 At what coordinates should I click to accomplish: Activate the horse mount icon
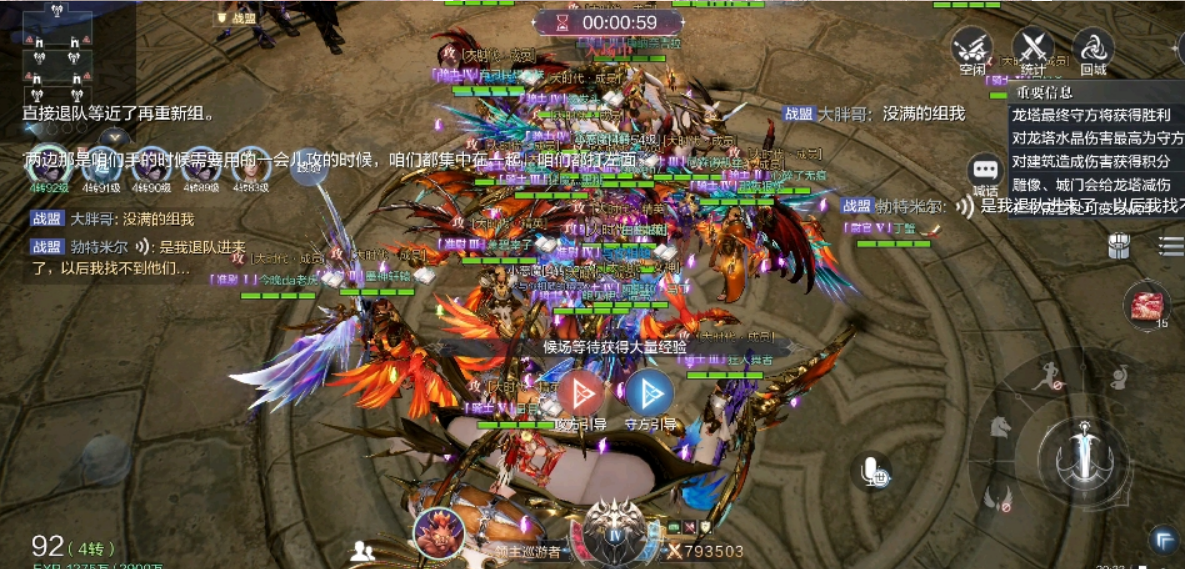click(x=999, y=427)
